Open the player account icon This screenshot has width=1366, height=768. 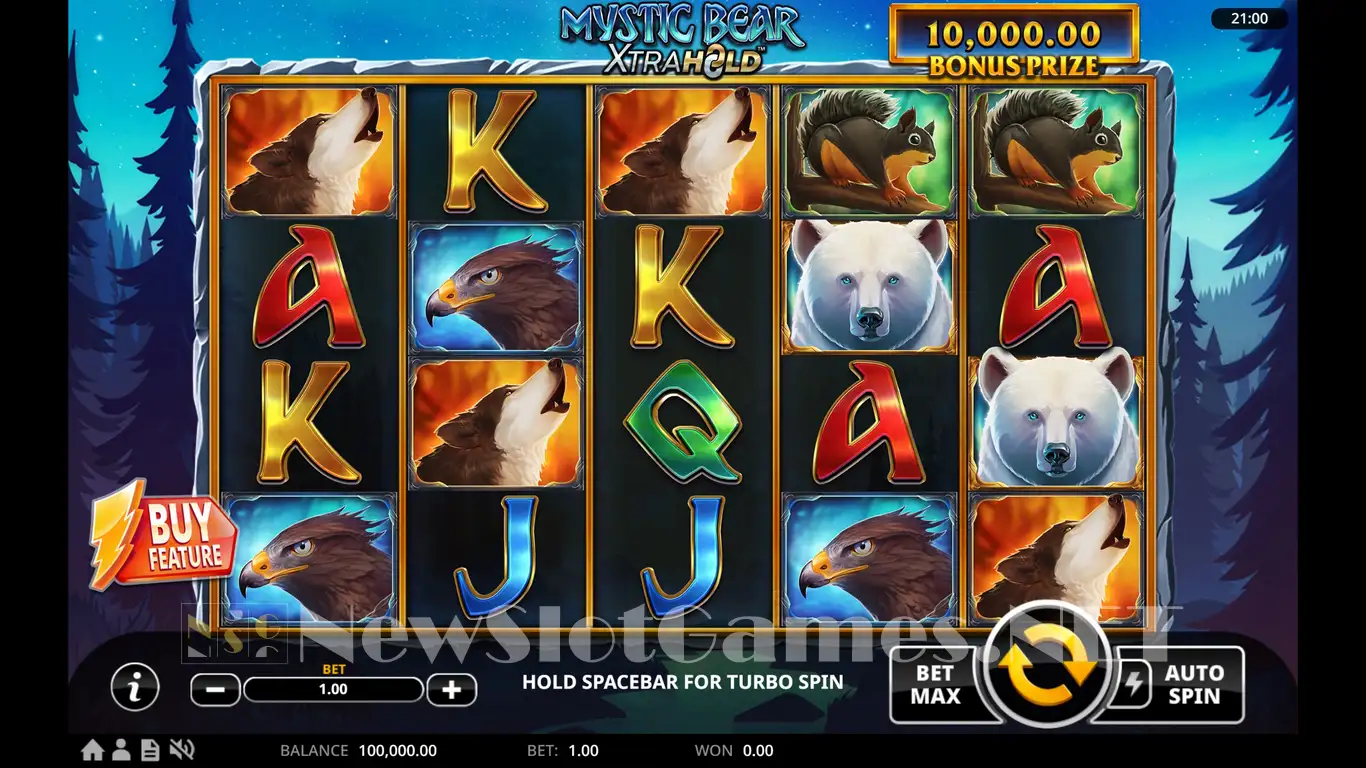[122, 750]
